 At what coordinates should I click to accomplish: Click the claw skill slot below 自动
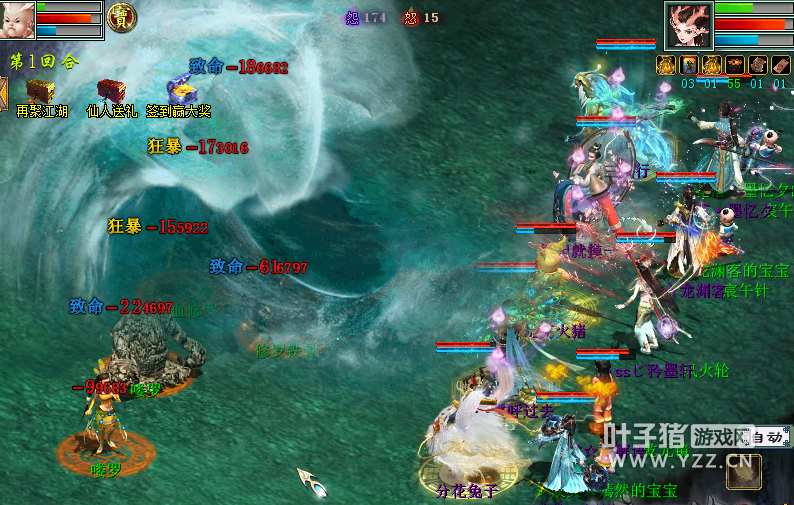point(744,472)
